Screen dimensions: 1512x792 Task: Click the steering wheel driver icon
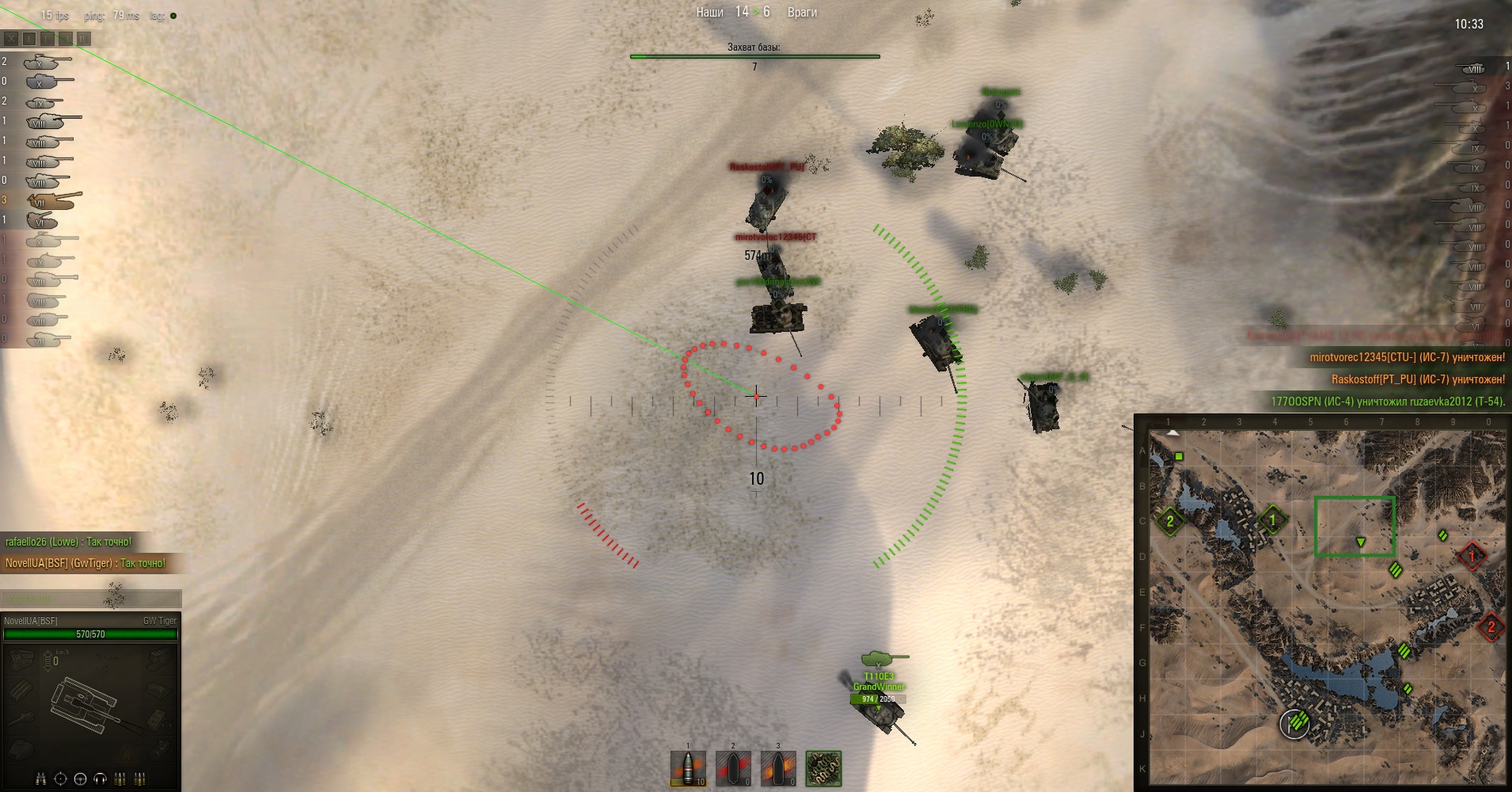click(x=80, y=779)
